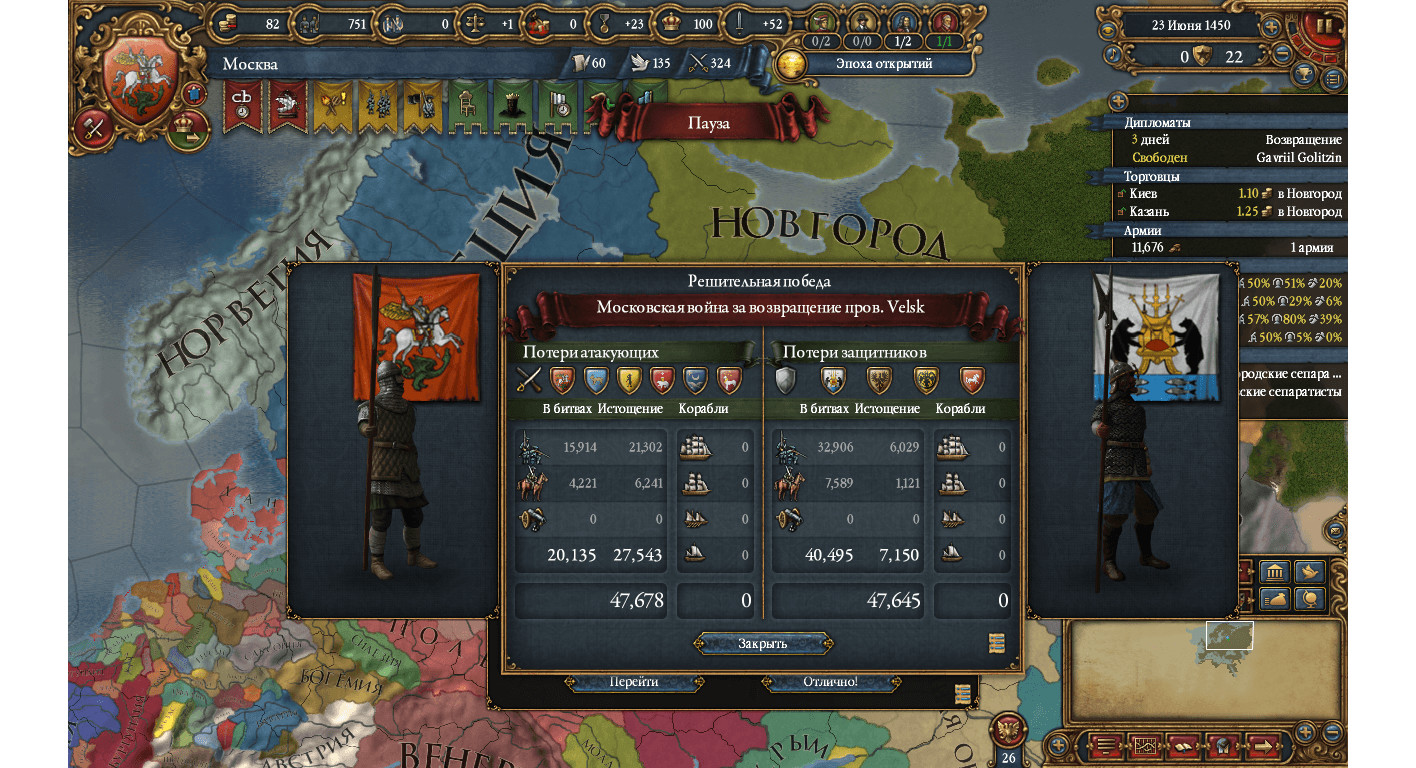Click the casus belli alert banner
This screenshot has height=768, width=1416.
(x=242, y=105)
